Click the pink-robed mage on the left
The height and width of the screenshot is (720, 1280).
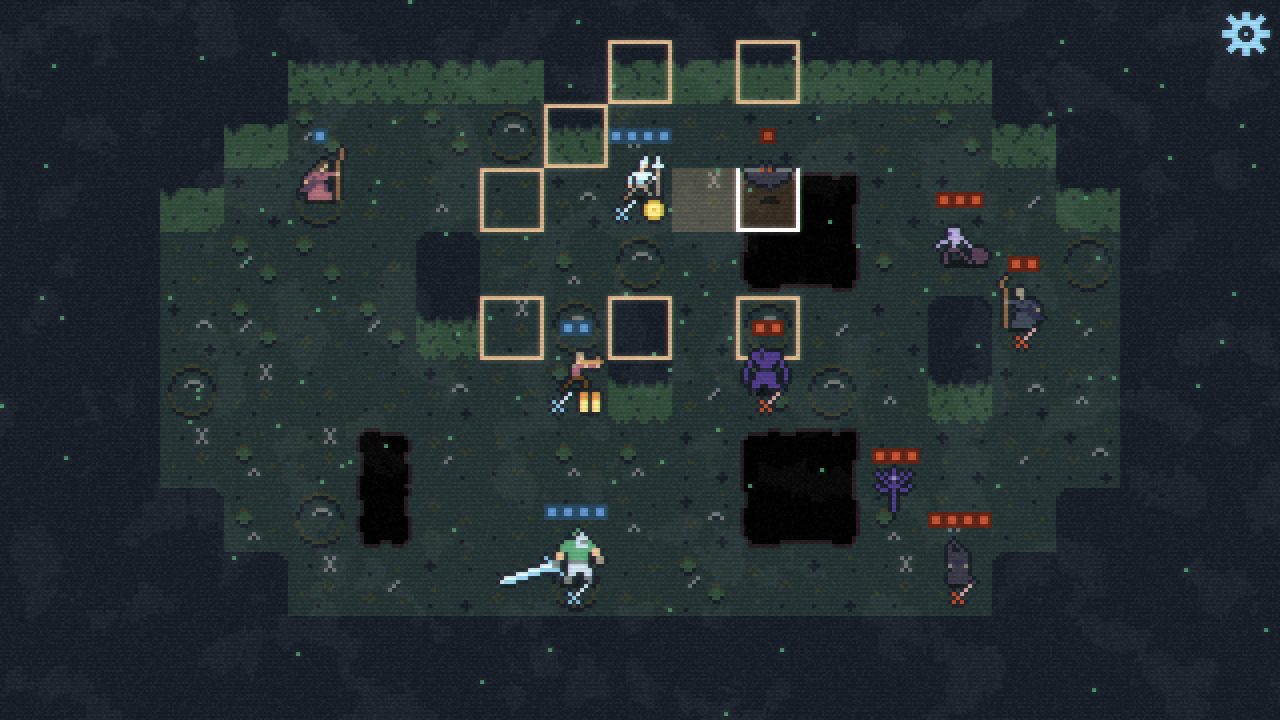coord(320,182)
